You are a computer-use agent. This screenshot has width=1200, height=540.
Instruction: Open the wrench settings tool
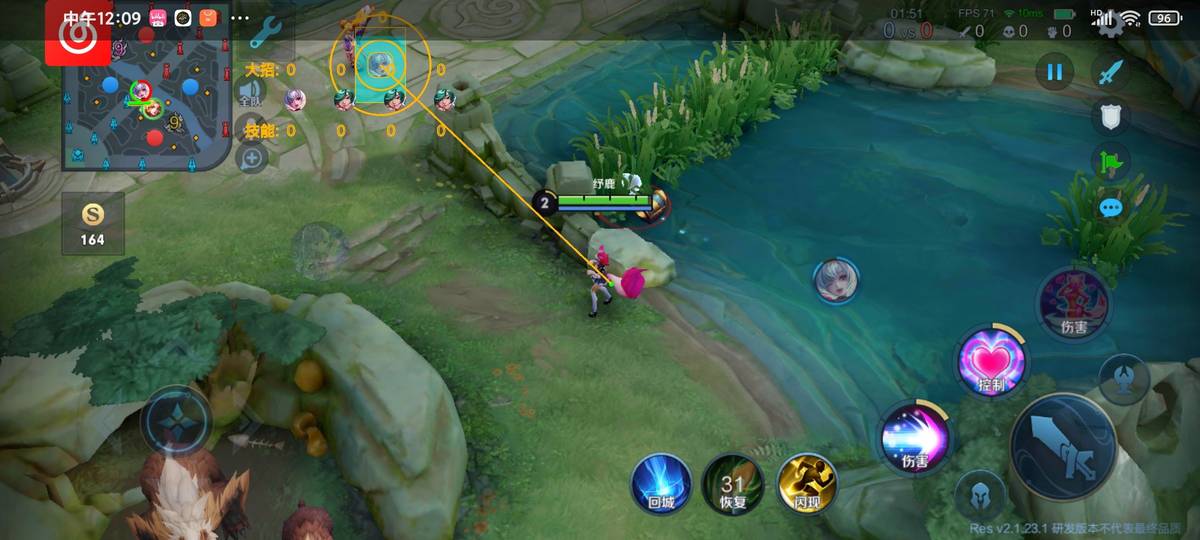point(265,35)
